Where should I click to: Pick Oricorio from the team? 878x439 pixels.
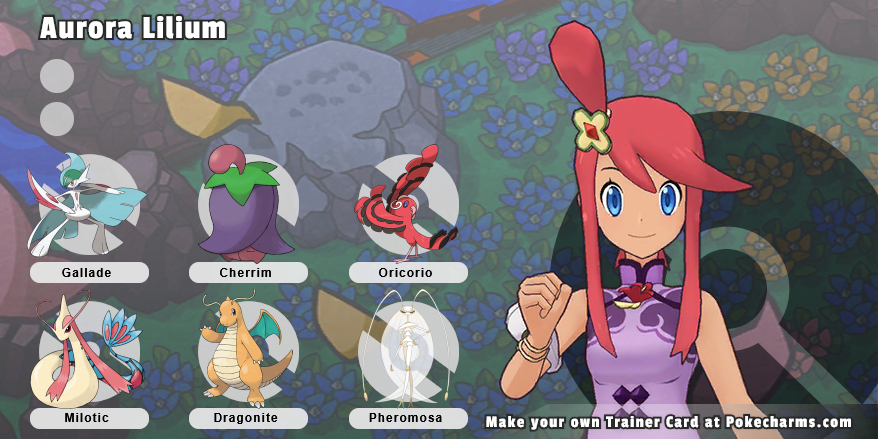pos(407,205)
